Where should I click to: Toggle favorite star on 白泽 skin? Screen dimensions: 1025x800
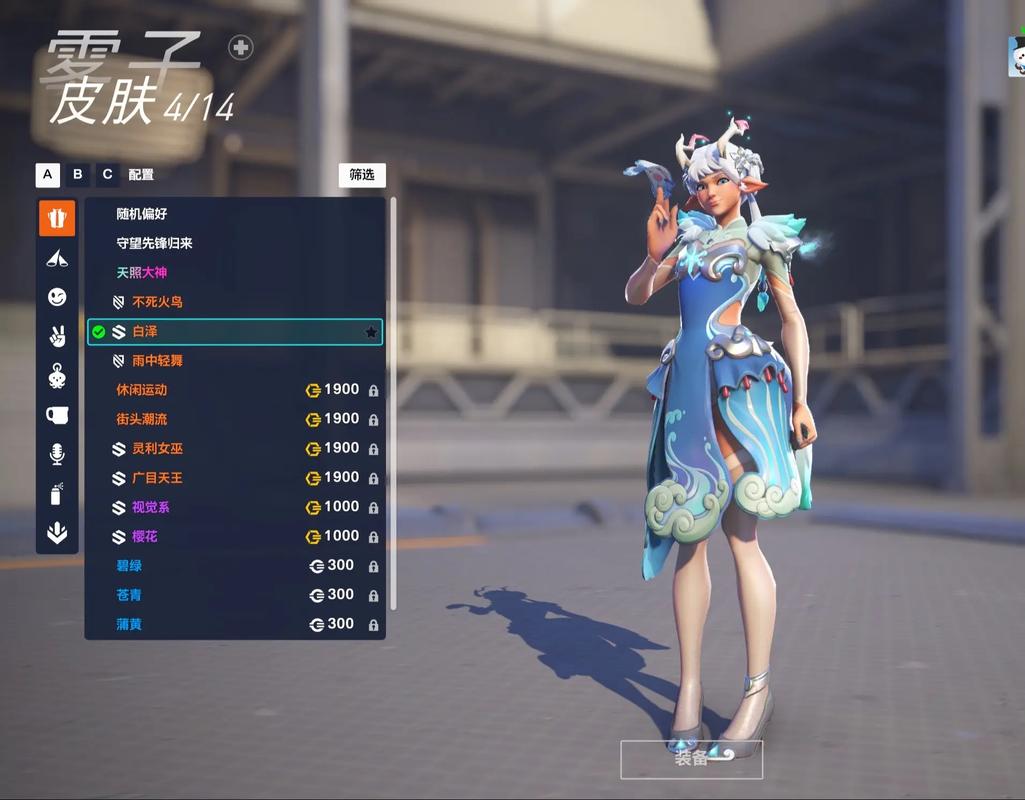[x=371, y=332]
